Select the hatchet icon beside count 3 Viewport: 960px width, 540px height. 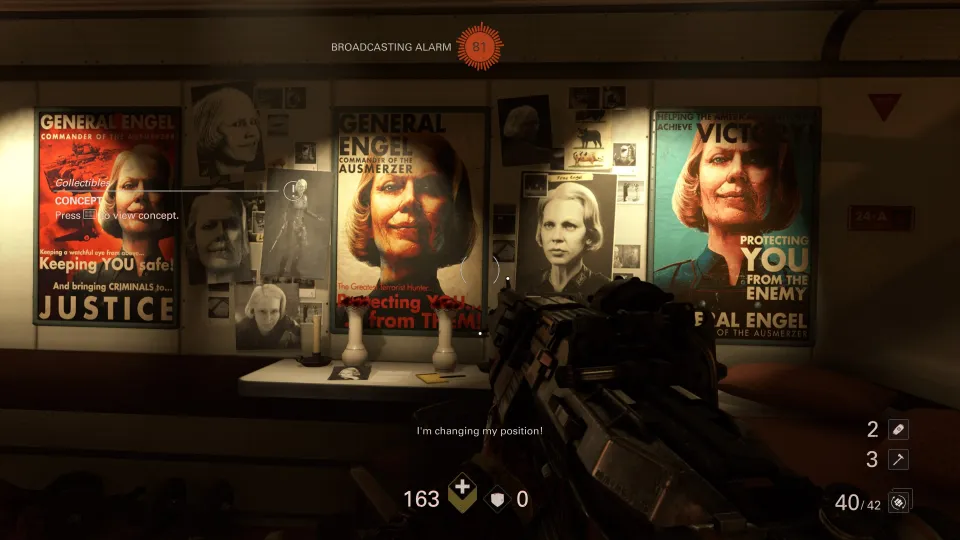(x=898, y=459)
